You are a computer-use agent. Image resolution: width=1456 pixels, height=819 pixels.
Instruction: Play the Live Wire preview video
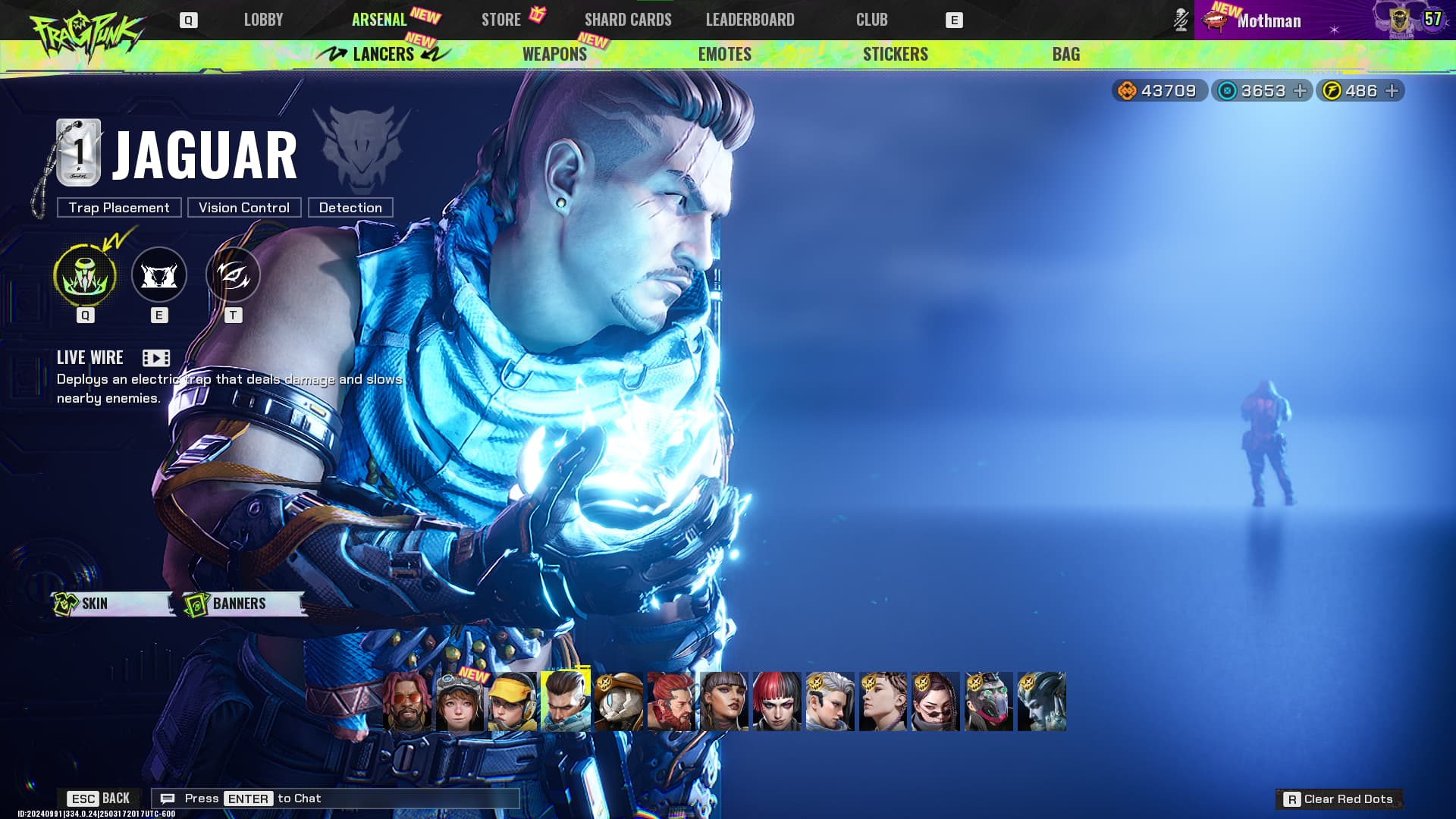point(156,358)
